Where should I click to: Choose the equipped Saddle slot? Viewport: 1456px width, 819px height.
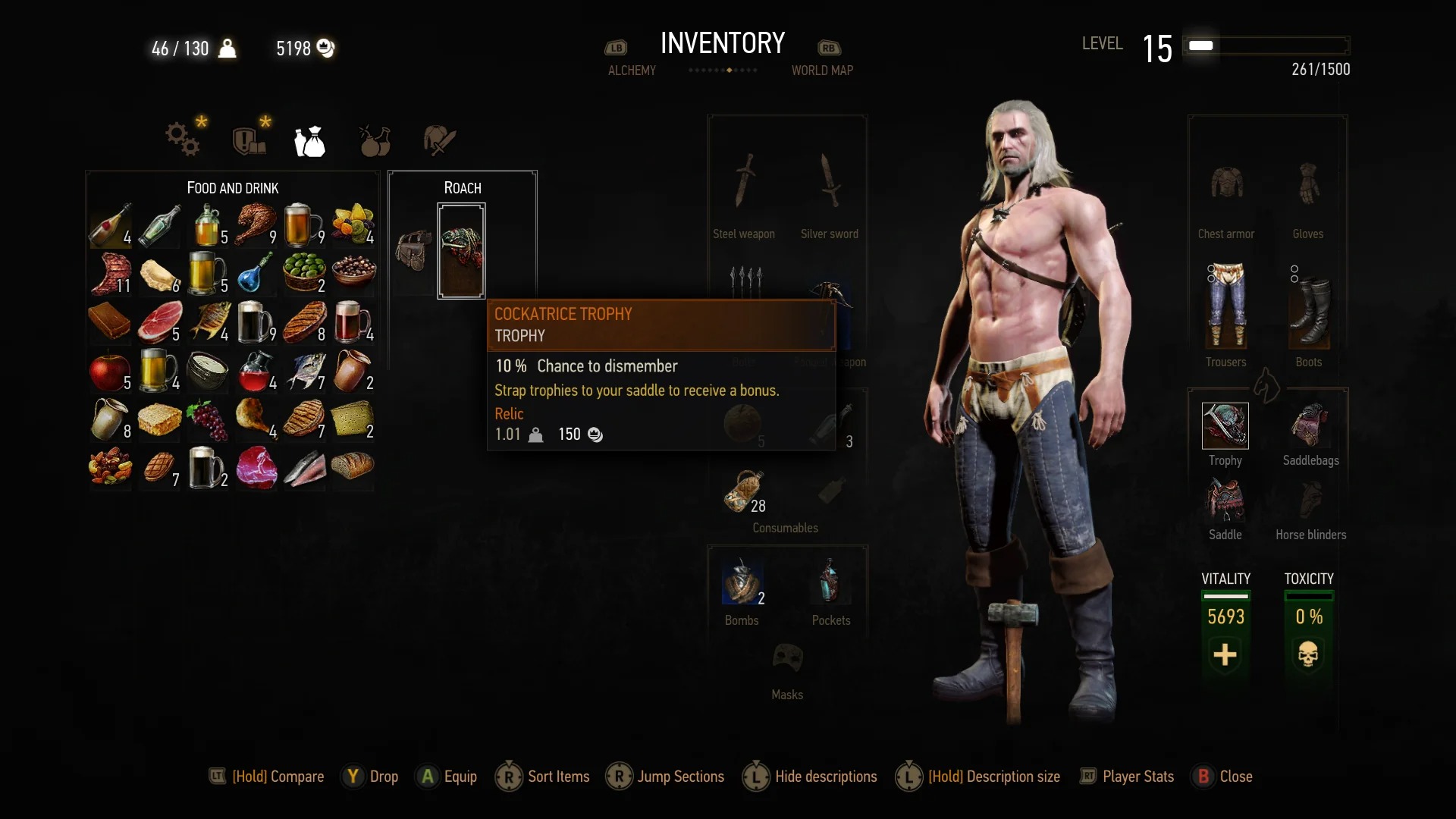click(1225, 501)
